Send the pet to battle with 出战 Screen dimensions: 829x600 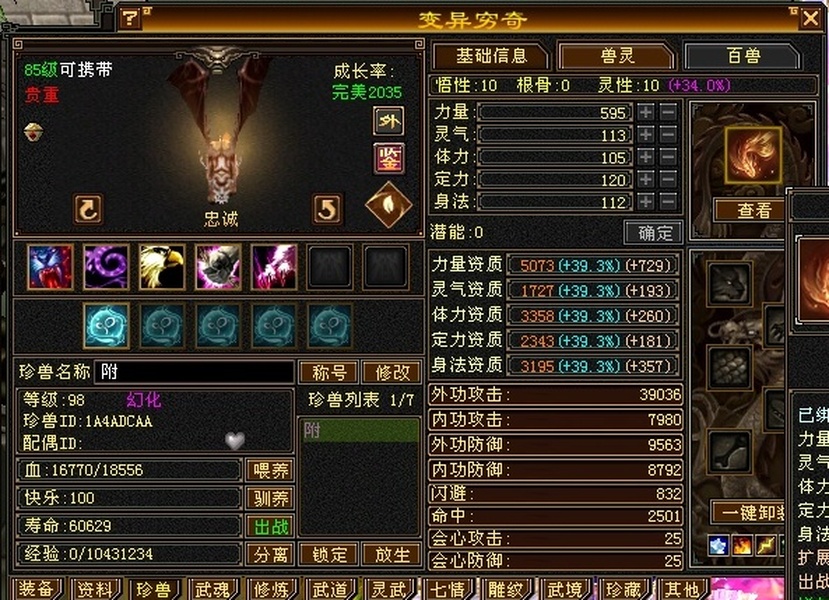click(x=269, y=526)
